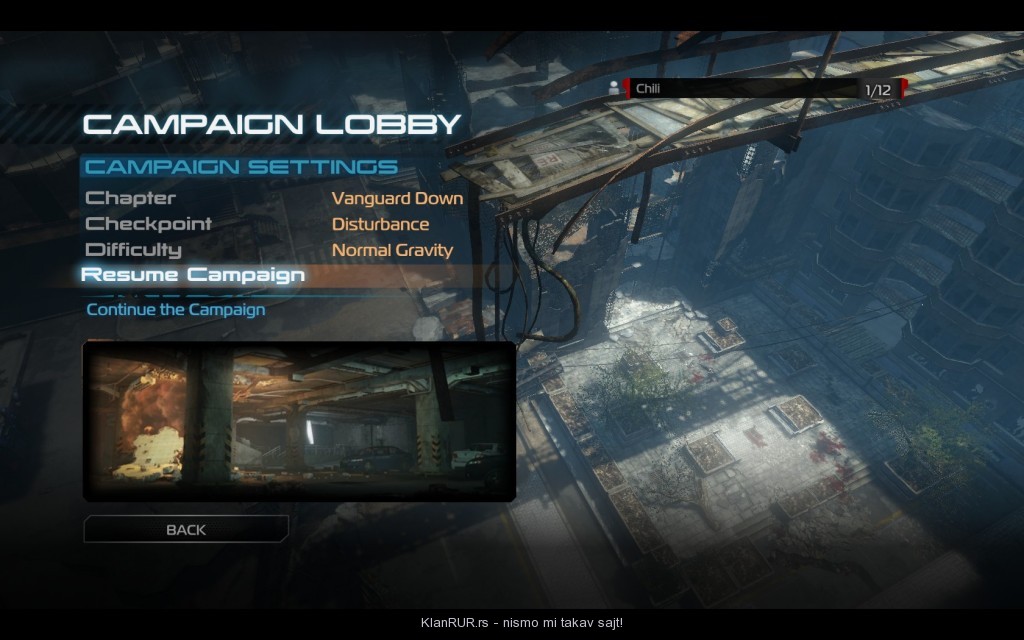Select the Chapter setting row

(x=131, y=198)
